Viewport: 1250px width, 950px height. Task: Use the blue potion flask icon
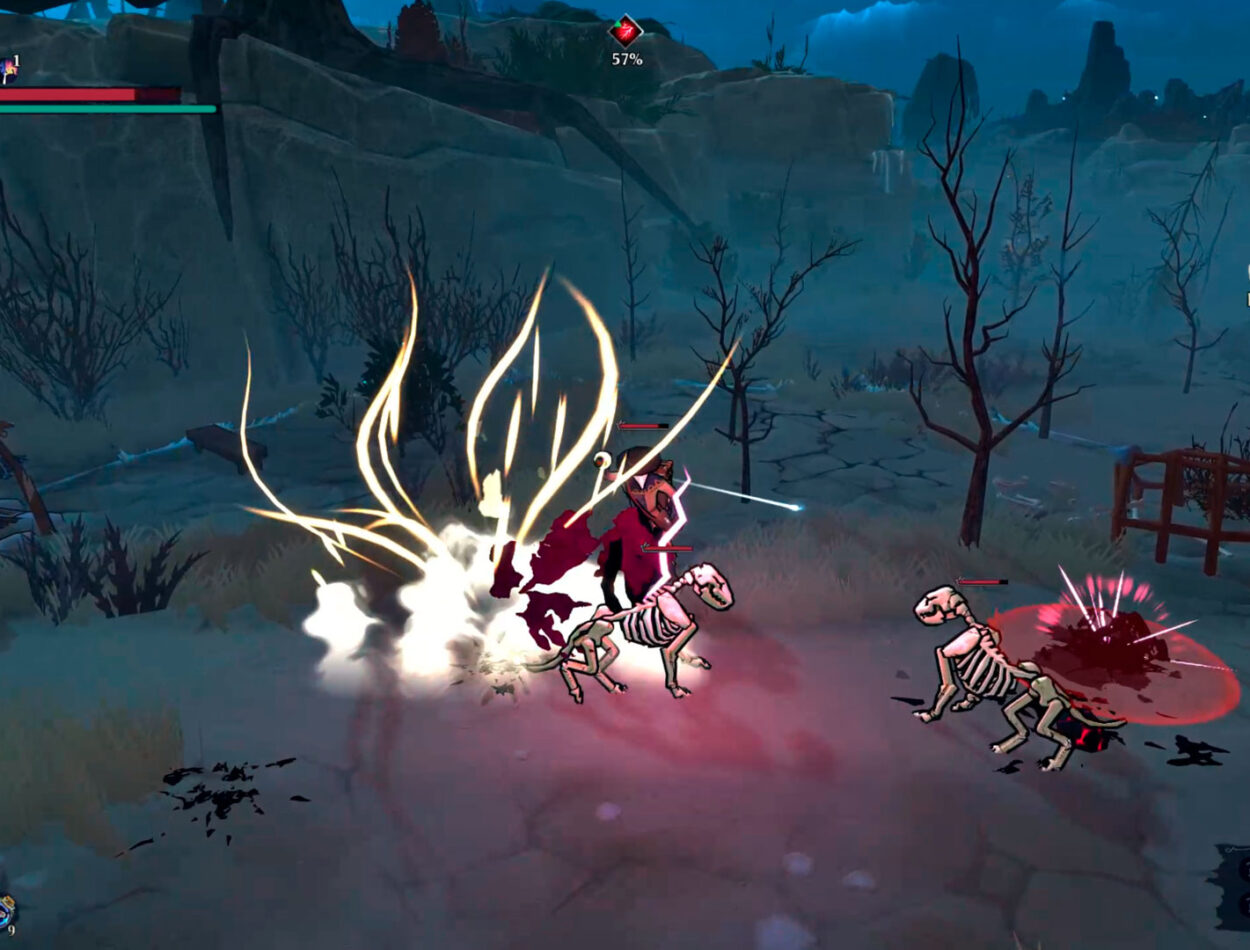point(6,911)
